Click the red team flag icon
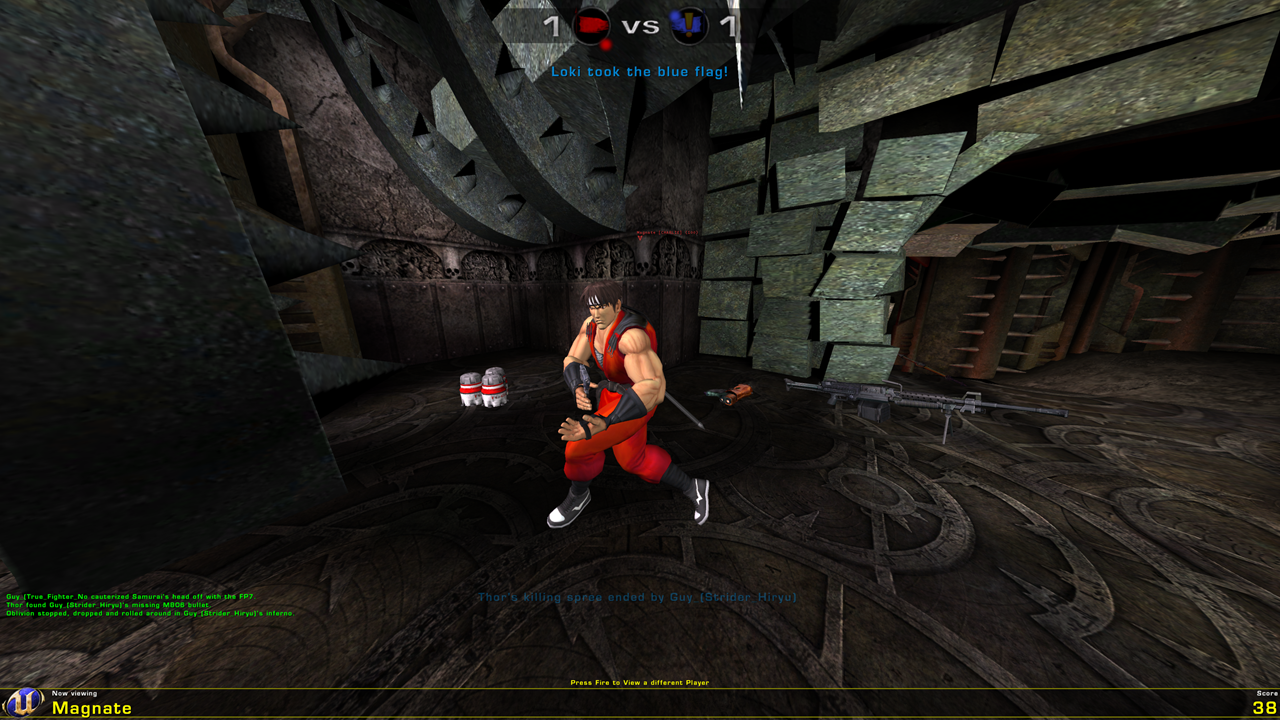This screenshot has height=720, width=1280. pyautogui.click(x=591, y=25)
